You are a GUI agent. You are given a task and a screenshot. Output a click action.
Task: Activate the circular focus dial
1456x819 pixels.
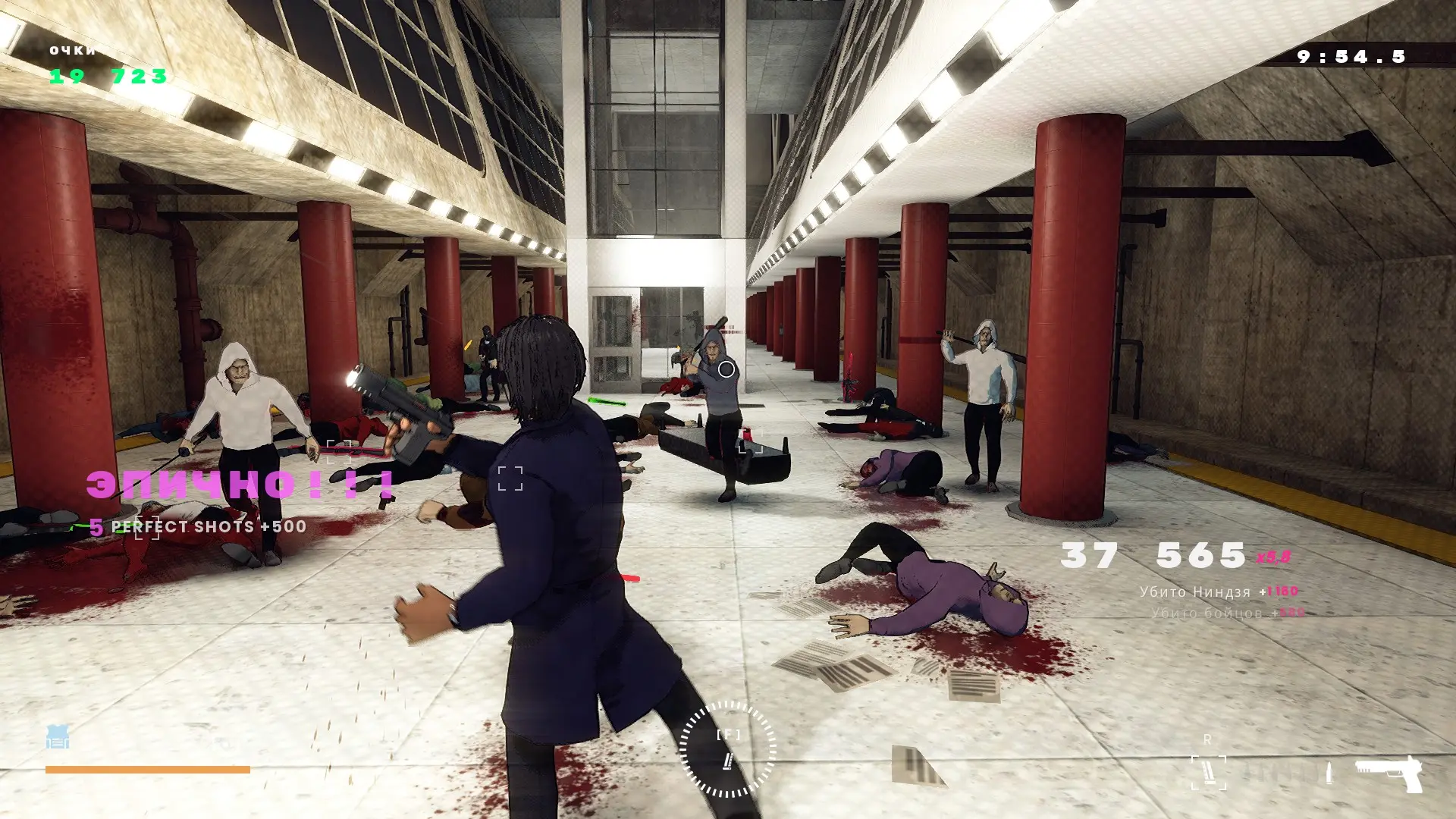(x=728, y=749)
